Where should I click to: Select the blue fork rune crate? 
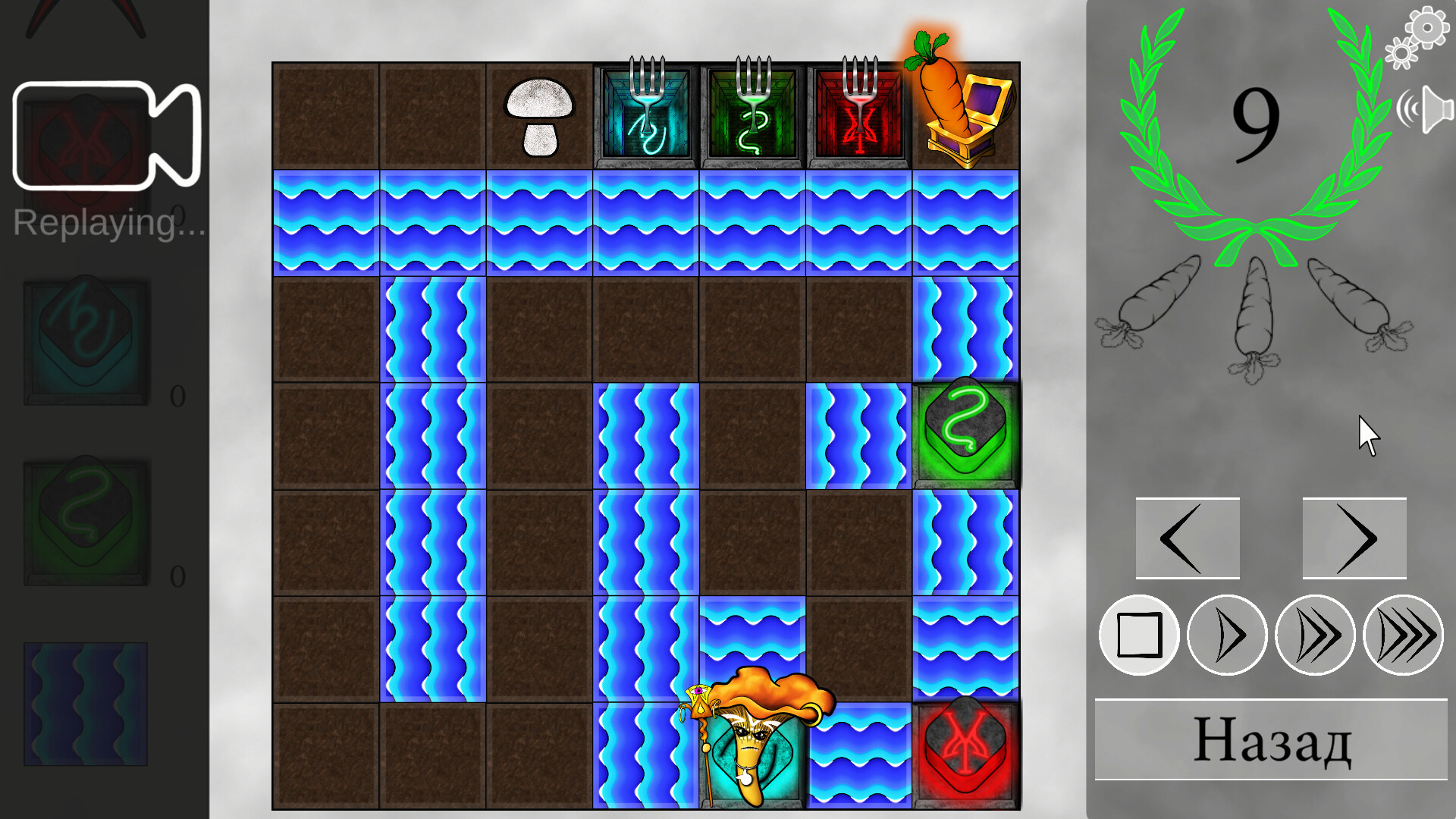coord(645,115)
